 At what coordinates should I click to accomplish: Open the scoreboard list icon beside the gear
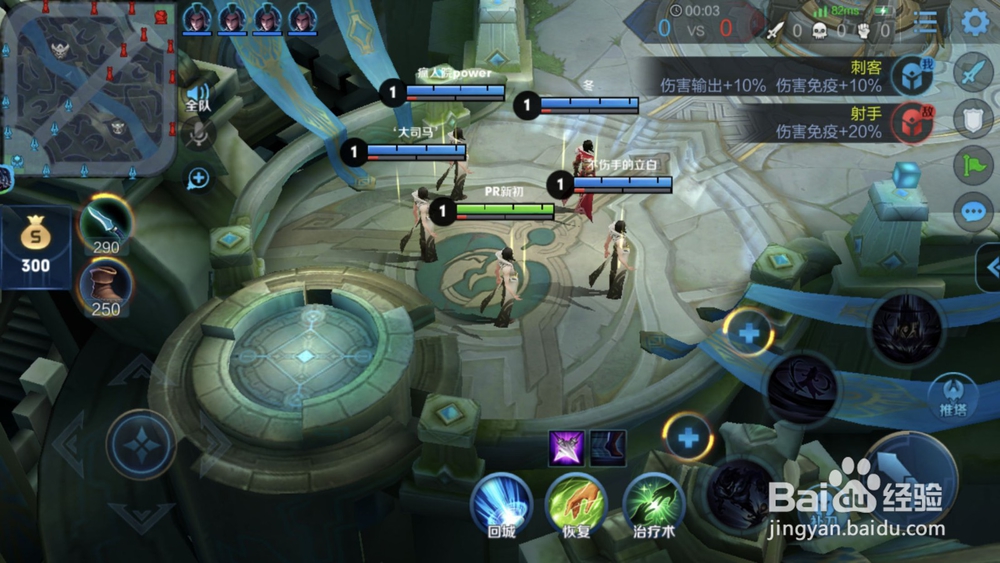(x=926, y=22)
